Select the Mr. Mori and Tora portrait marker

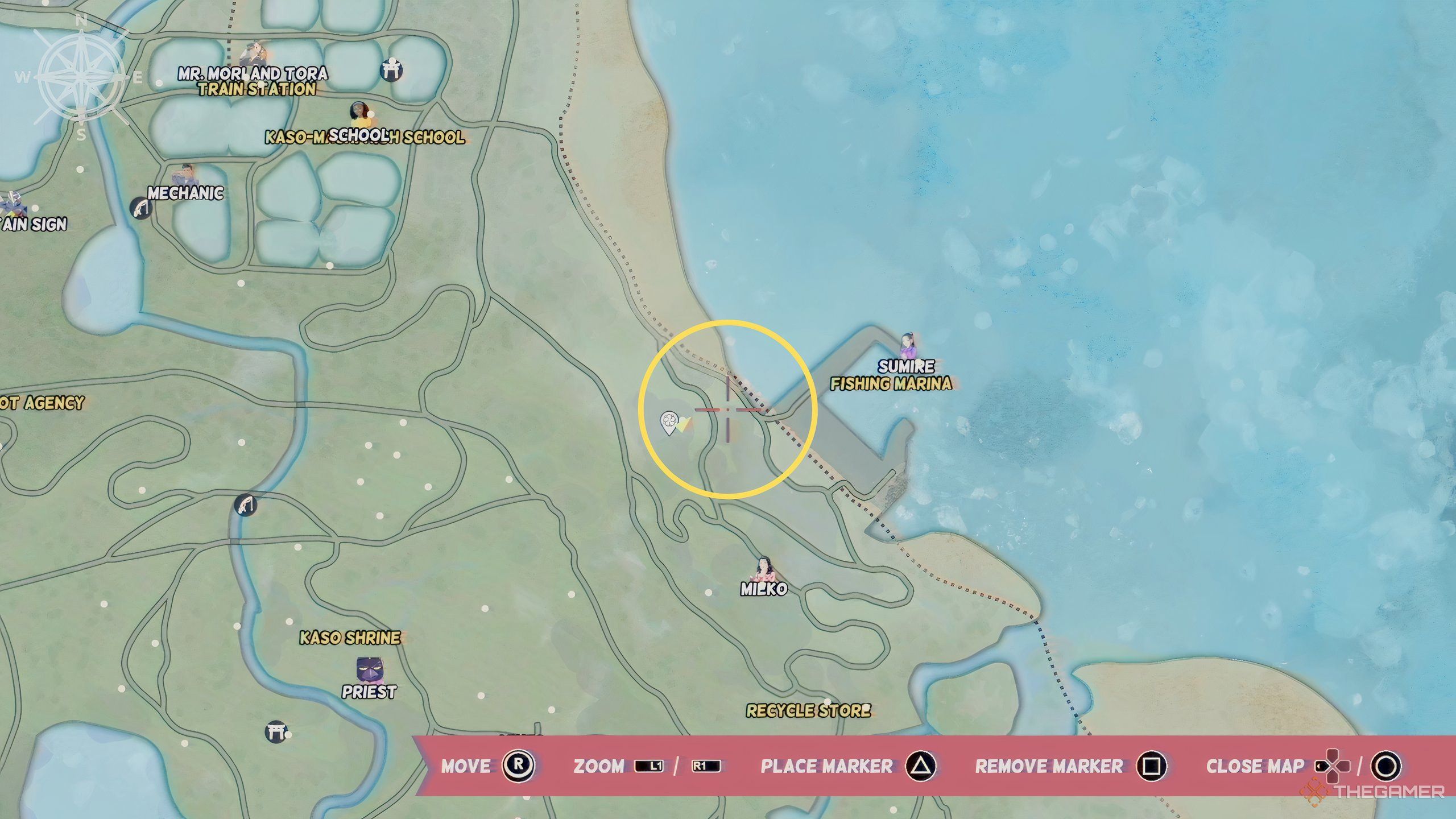point(252,55)
